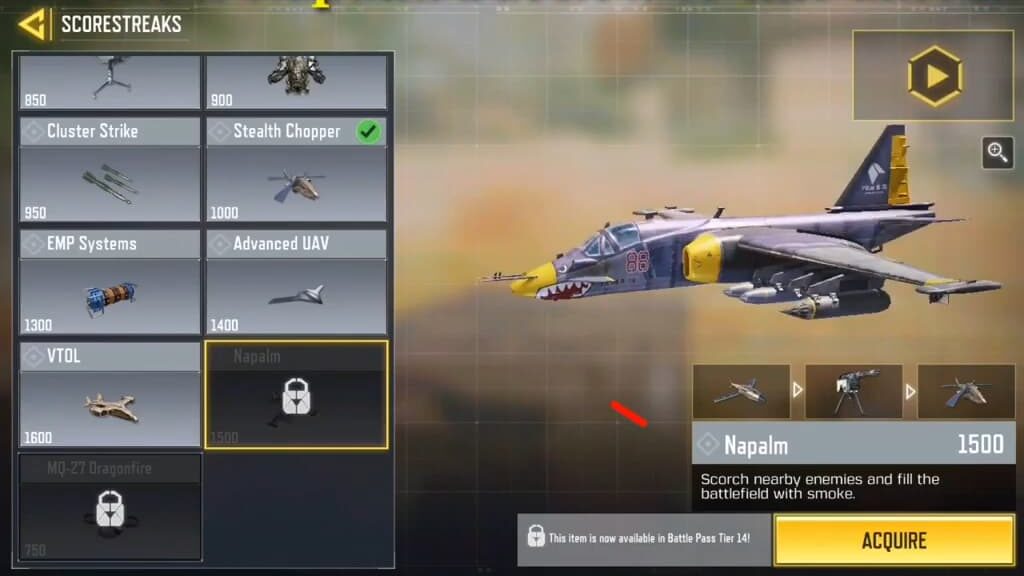The width and height of the screenshot is (1024, 576).
Task: Select the 900-point scorestreak tile
Action: tap(296, 82)
